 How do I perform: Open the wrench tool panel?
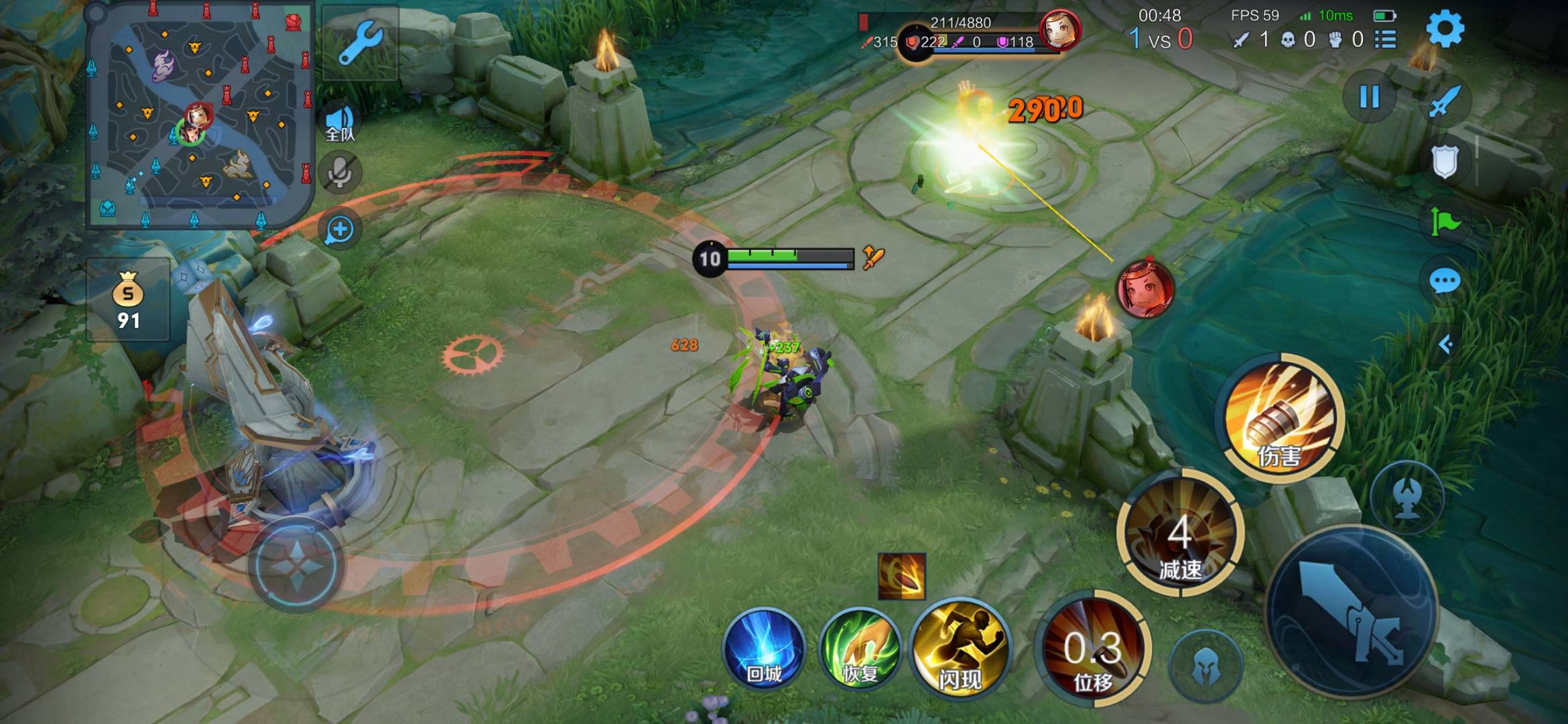click(360, 43)
